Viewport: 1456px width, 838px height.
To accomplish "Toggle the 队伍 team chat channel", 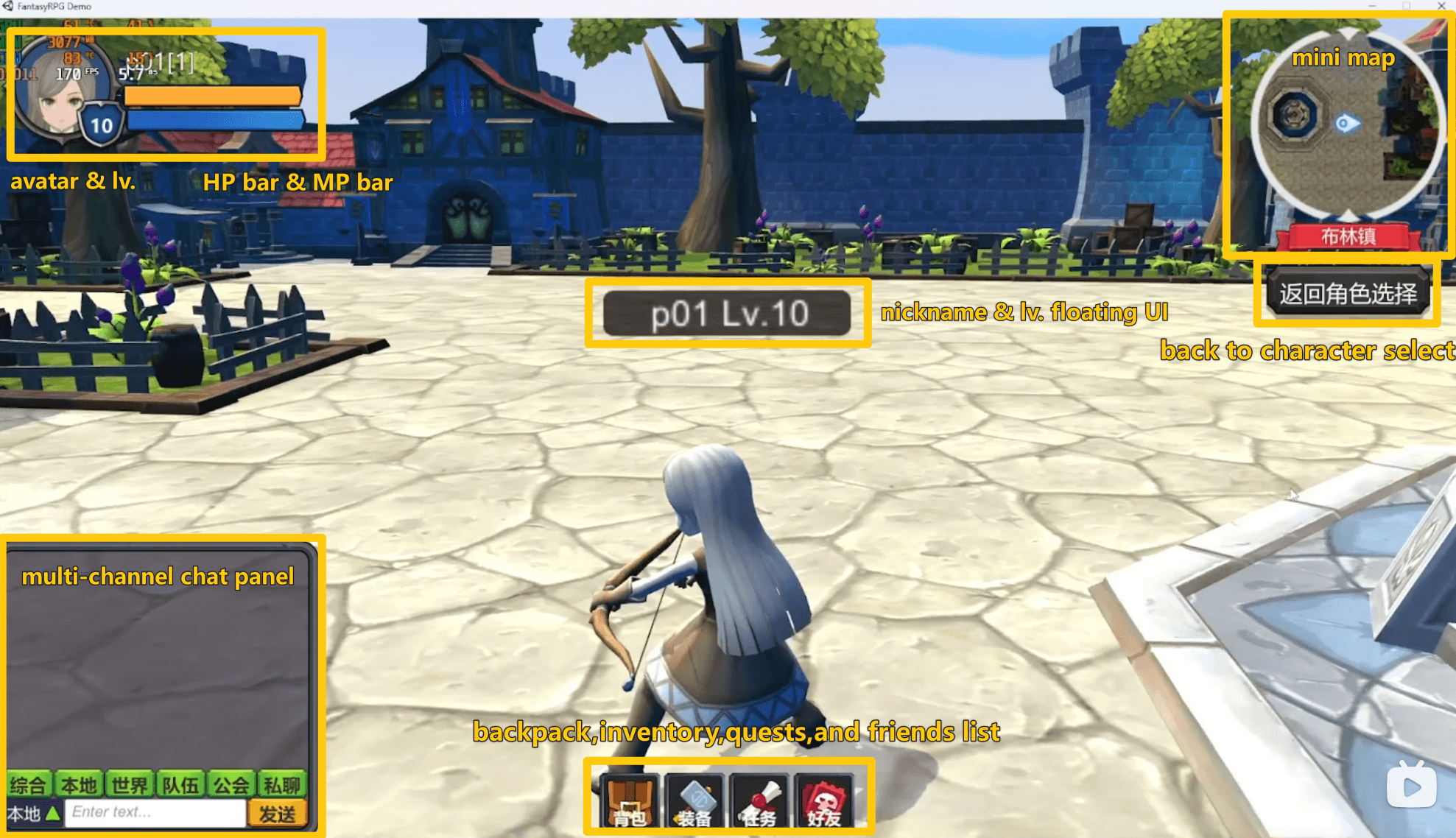I will (181, 784).
